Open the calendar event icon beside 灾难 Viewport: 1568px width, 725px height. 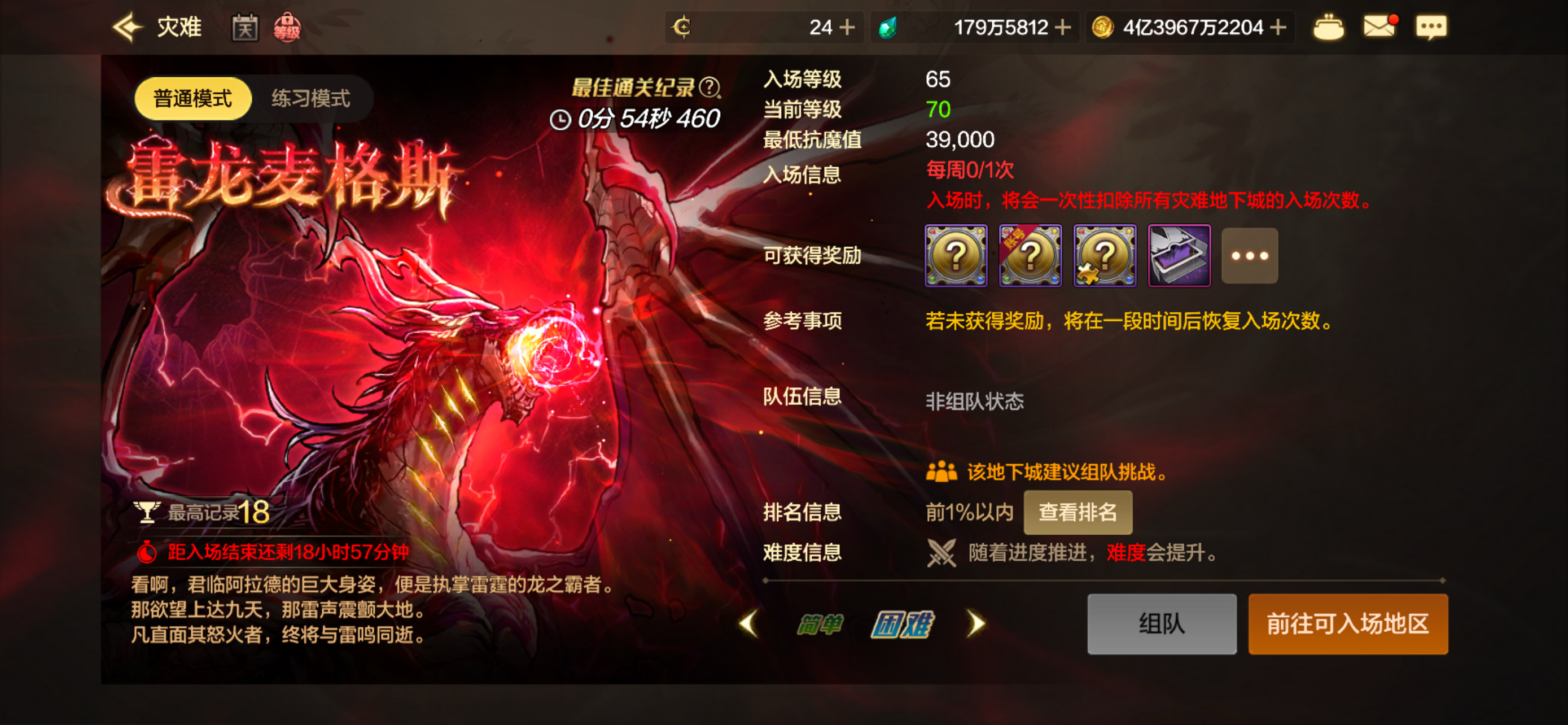(x=246, y=27)
